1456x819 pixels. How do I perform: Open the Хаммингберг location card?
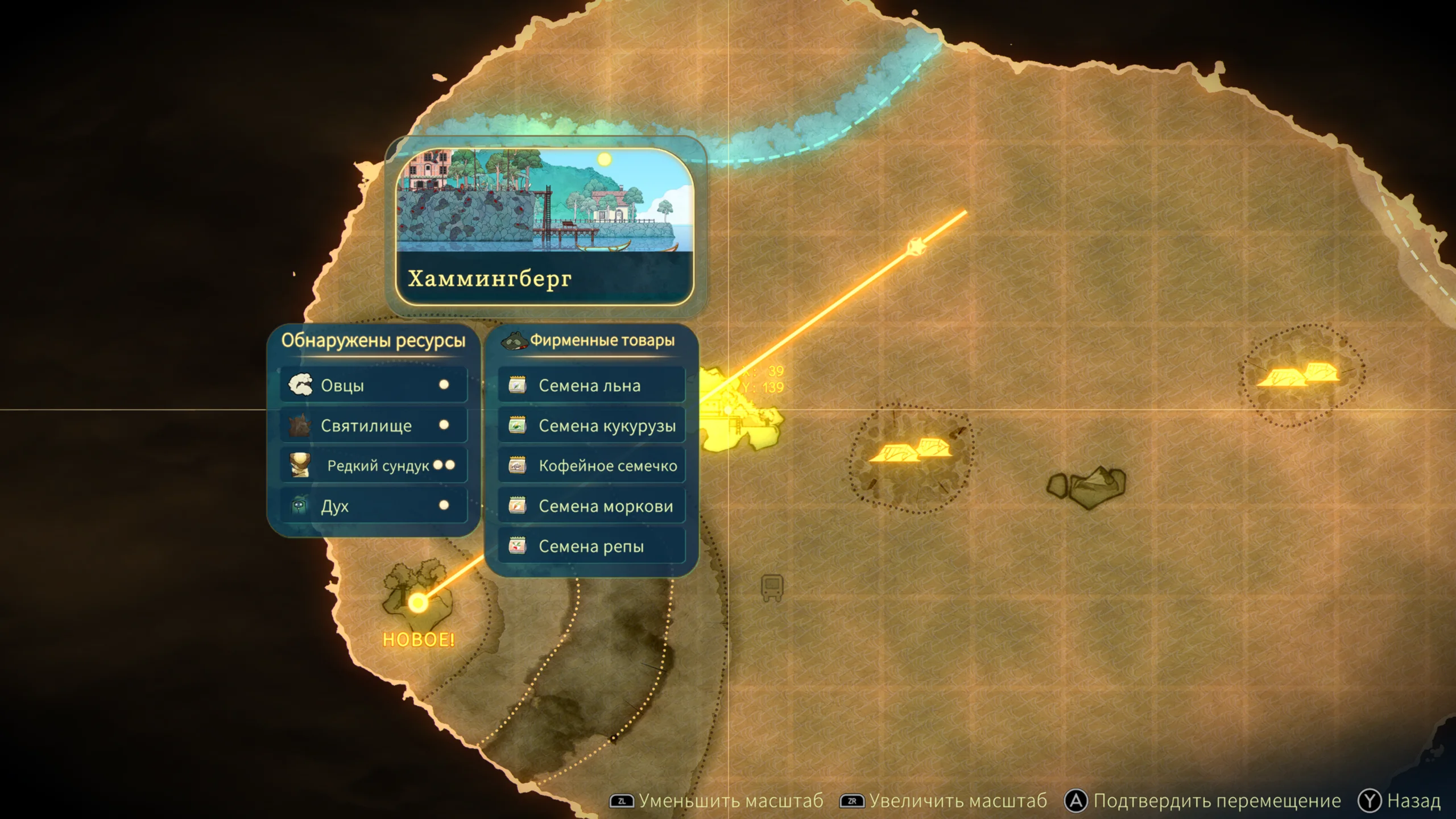(545, 226)
